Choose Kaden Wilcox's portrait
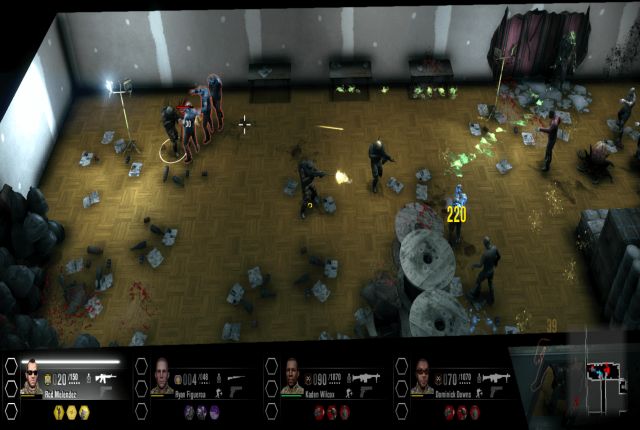 tap(293, 376)
